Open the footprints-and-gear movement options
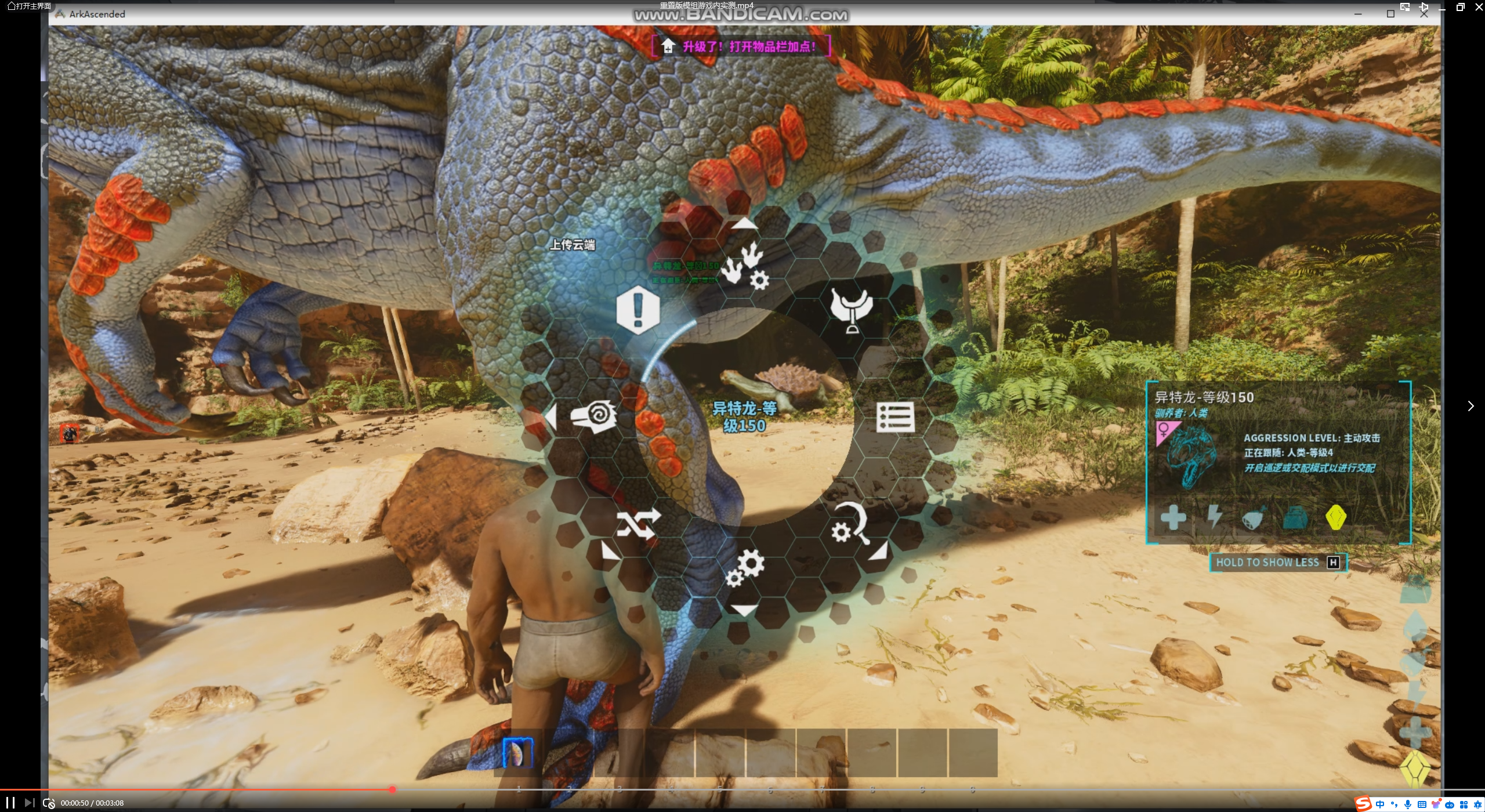The width and height of the screenshot is (1485, 812). click(745, 266)
